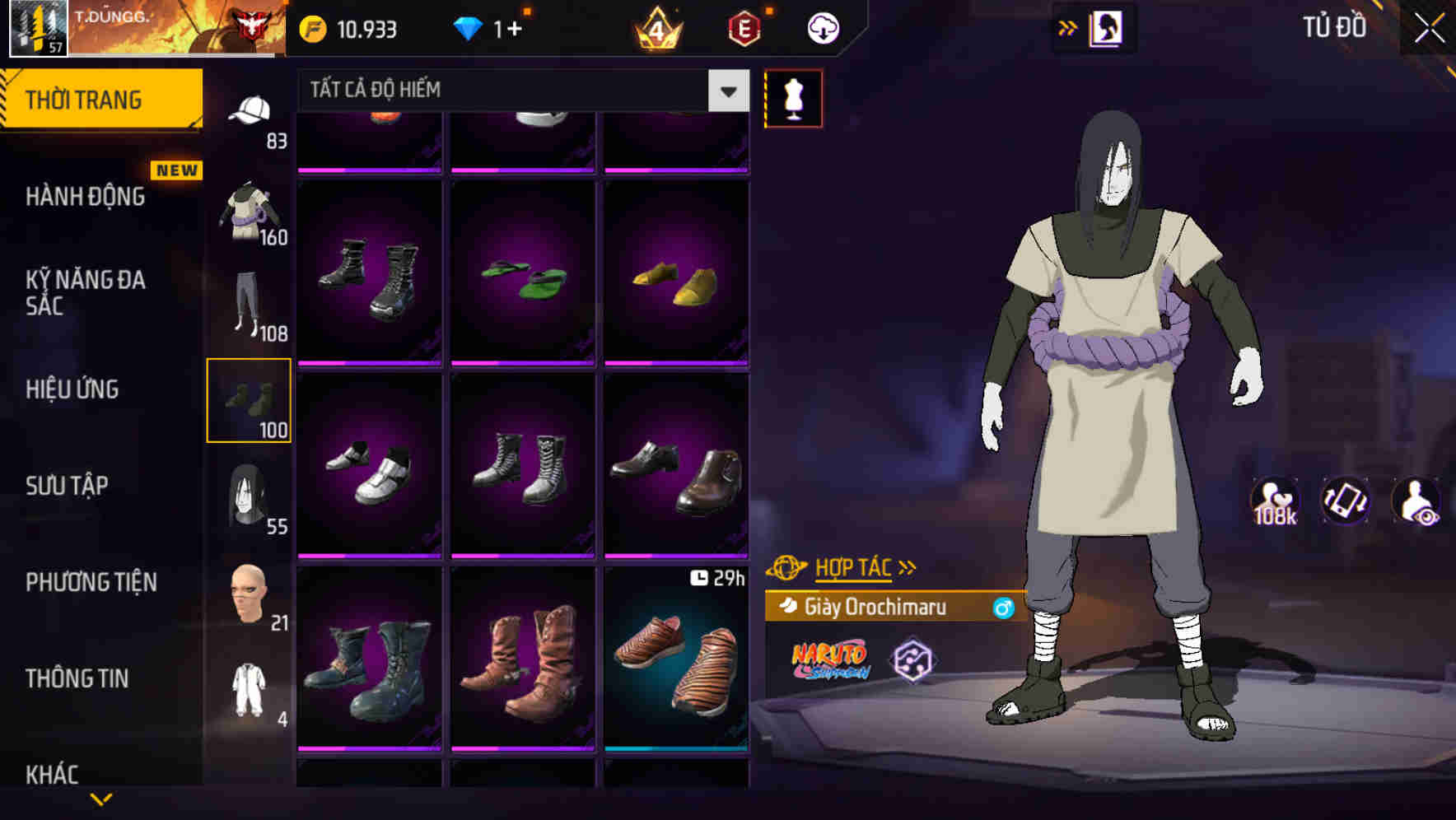Screen dimensions: 1456x820
Task: Switch to the HÀNH ĐỘNG tab
Action: click(x=86, y=196)
